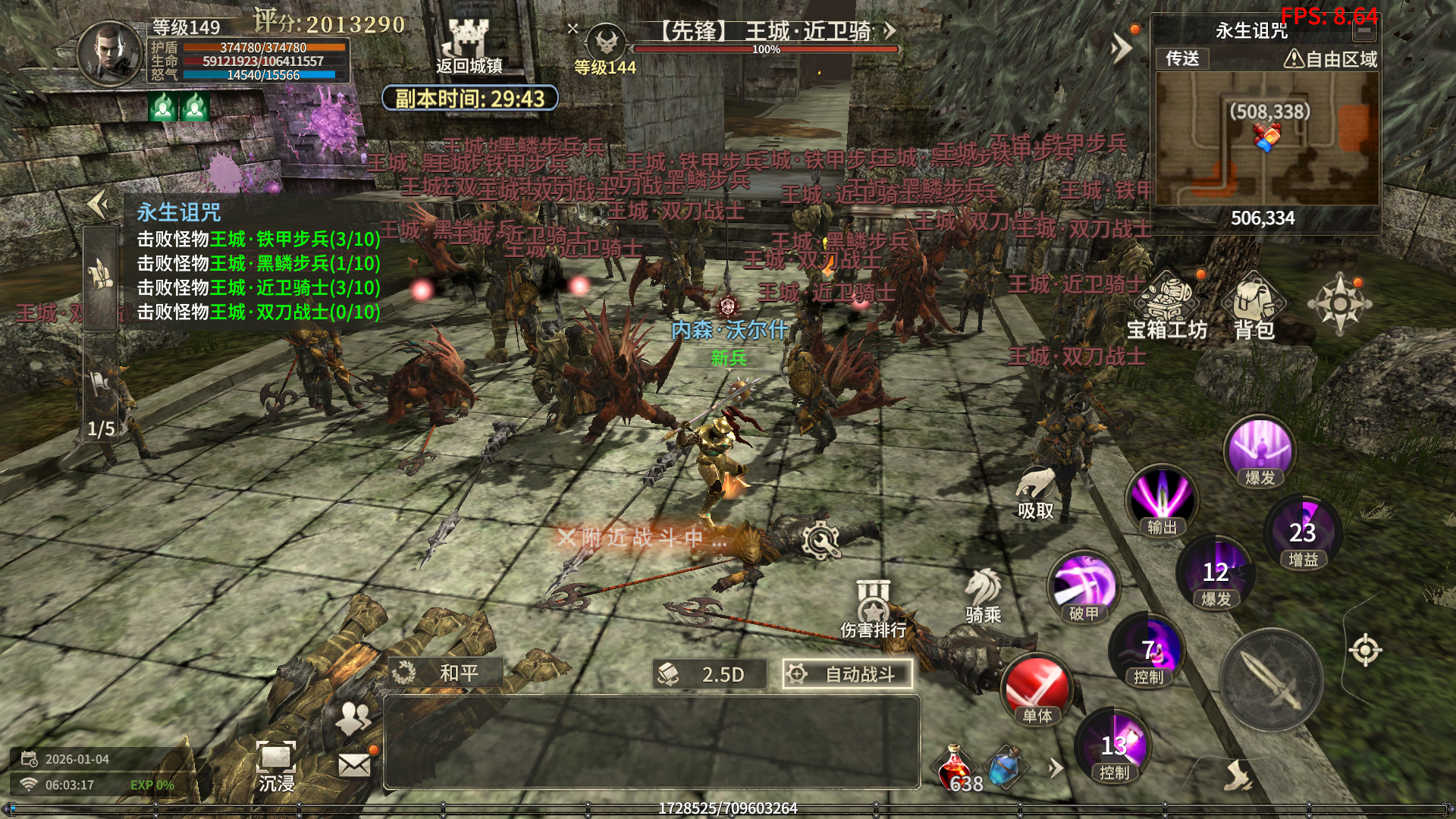1456x819 pixels.
Task: Tap the sword basic attack button
Action: pyautogui.click(x=1271, y=680)
